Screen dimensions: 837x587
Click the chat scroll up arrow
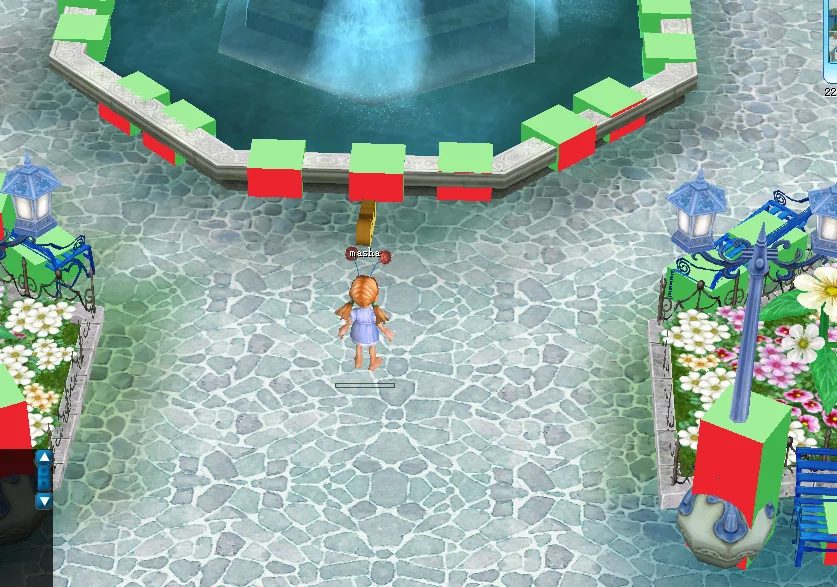point(44,458)
